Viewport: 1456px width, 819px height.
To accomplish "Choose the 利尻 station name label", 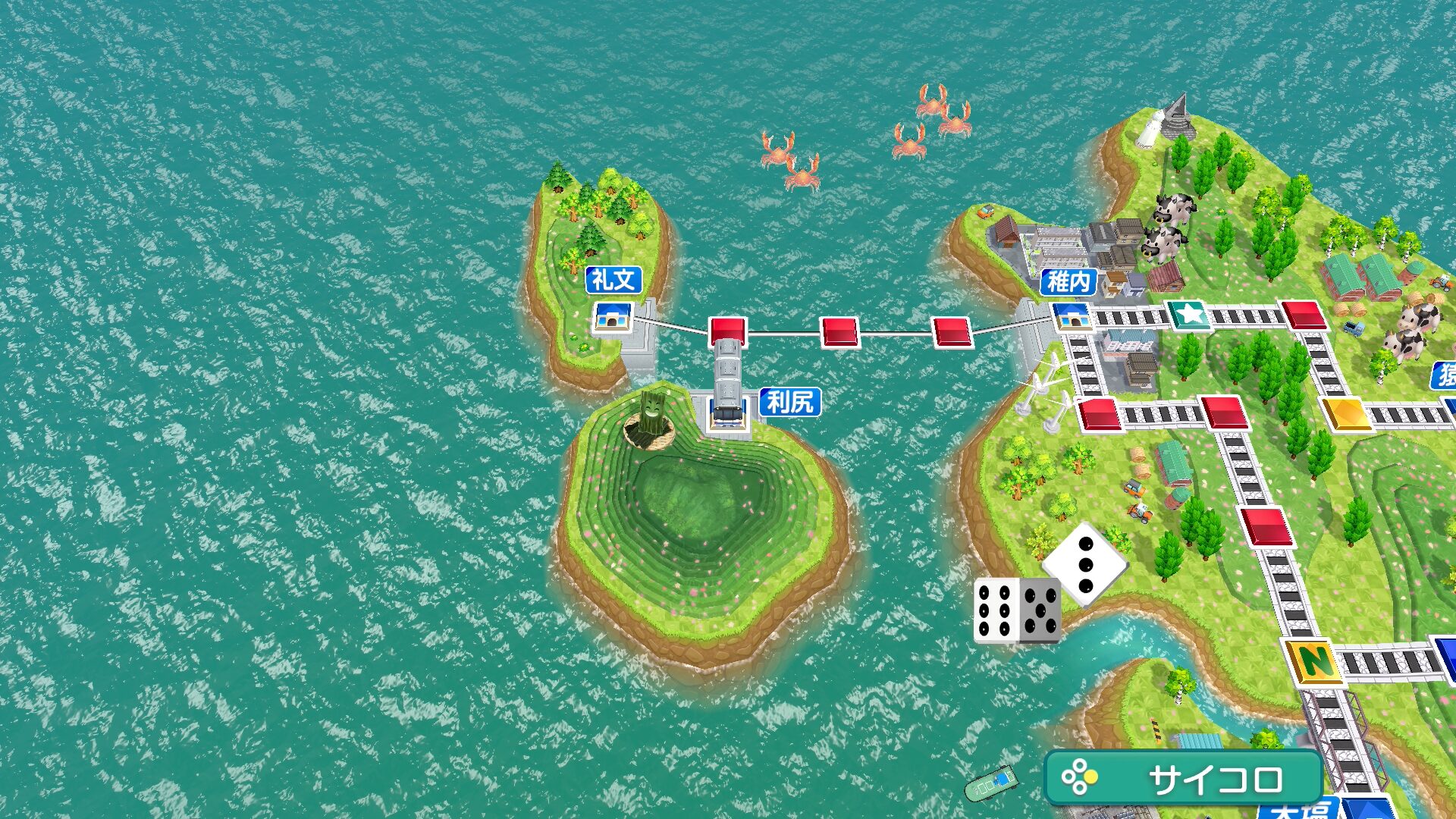I will click(790, 401).
